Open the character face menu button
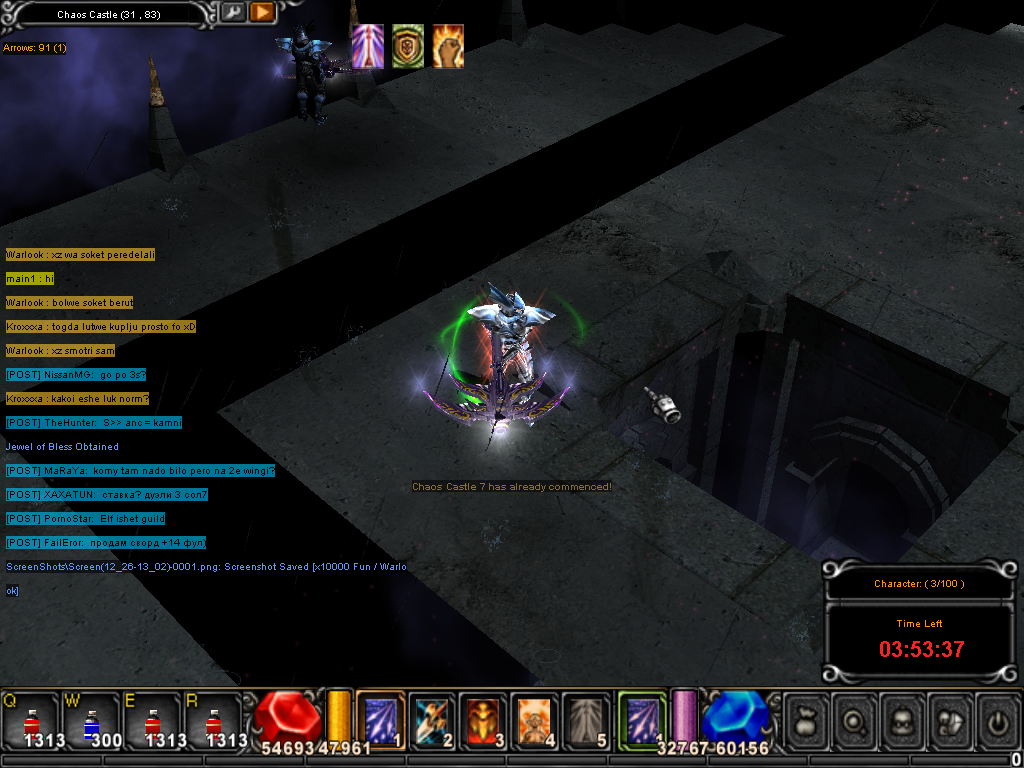Viewport: 1024px width, 768px height. pos(903,718)
